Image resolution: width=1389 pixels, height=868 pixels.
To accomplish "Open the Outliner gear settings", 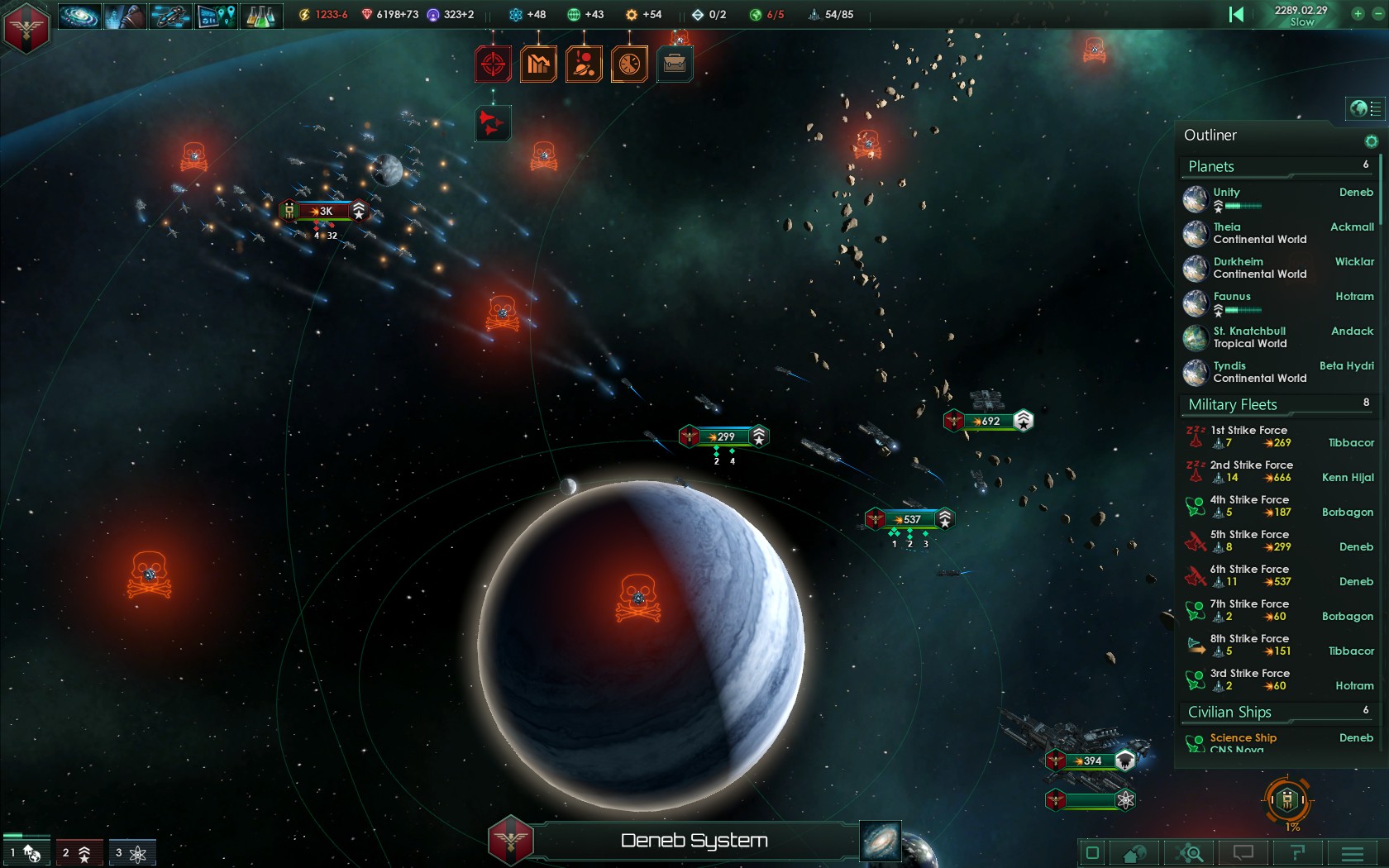I will pos(1371,141).
